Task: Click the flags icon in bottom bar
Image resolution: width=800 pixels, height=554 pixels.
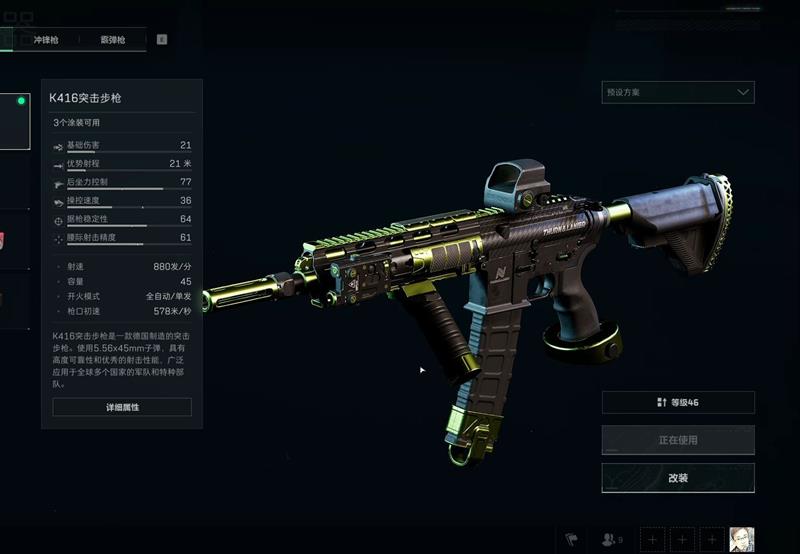Action: click(573, 539)
